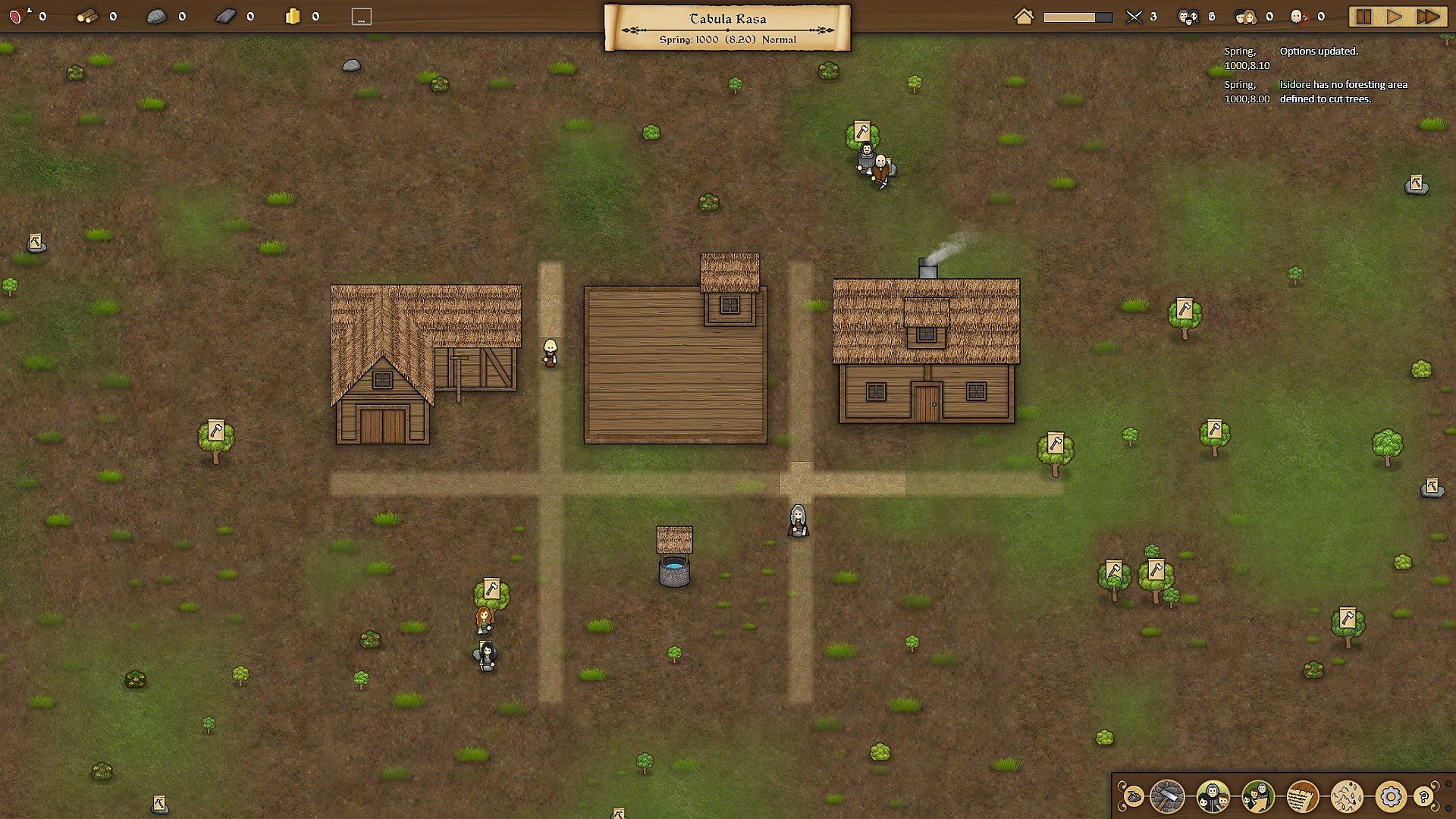Image resolution: width=1456 pixels, height=819 pixels.
Task: Click the wood logs resource icon
Action: 87,16
